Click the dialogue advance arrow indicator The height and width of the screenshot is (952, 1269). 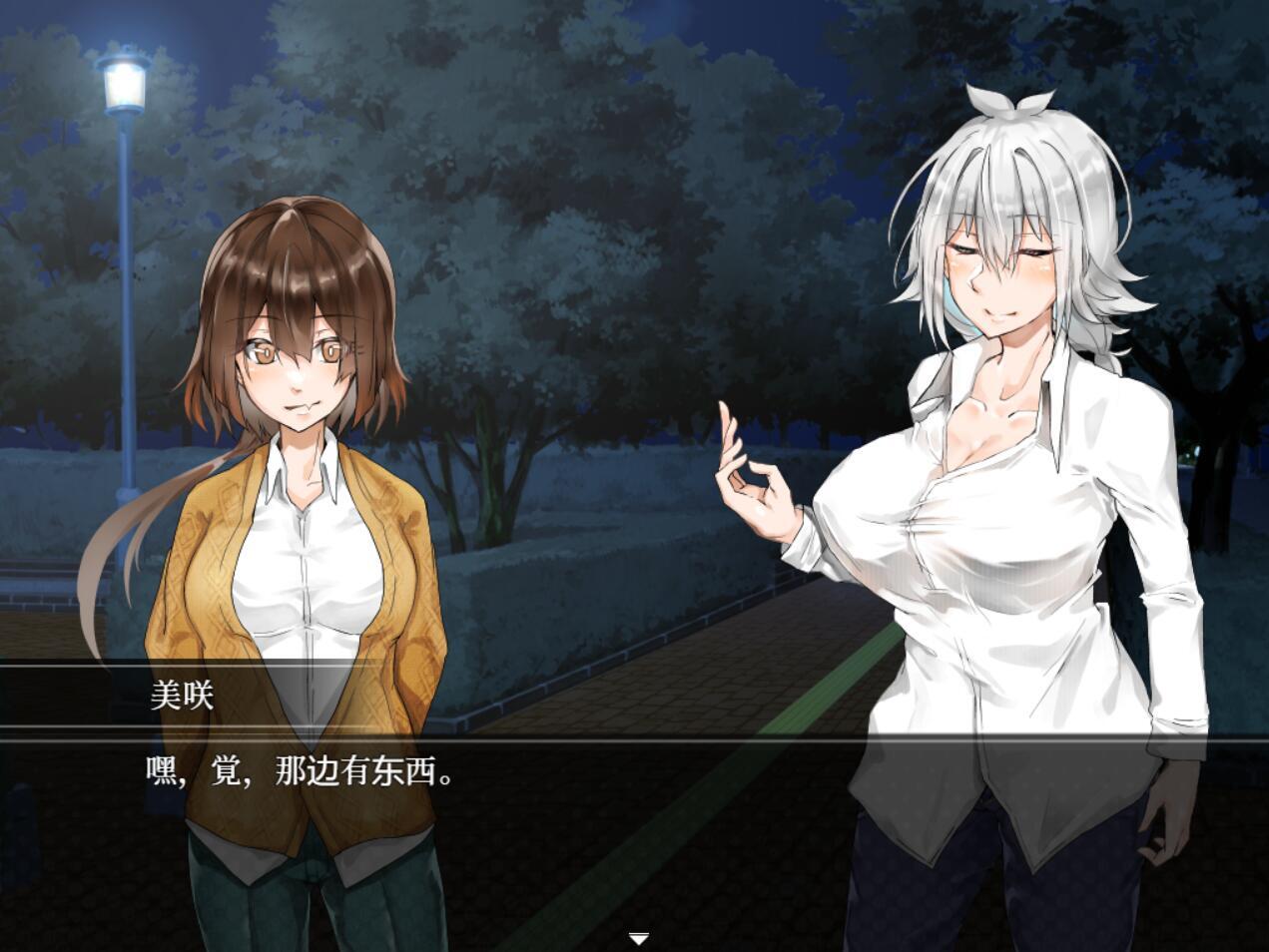pyautogui.click(x=639, y=938)
